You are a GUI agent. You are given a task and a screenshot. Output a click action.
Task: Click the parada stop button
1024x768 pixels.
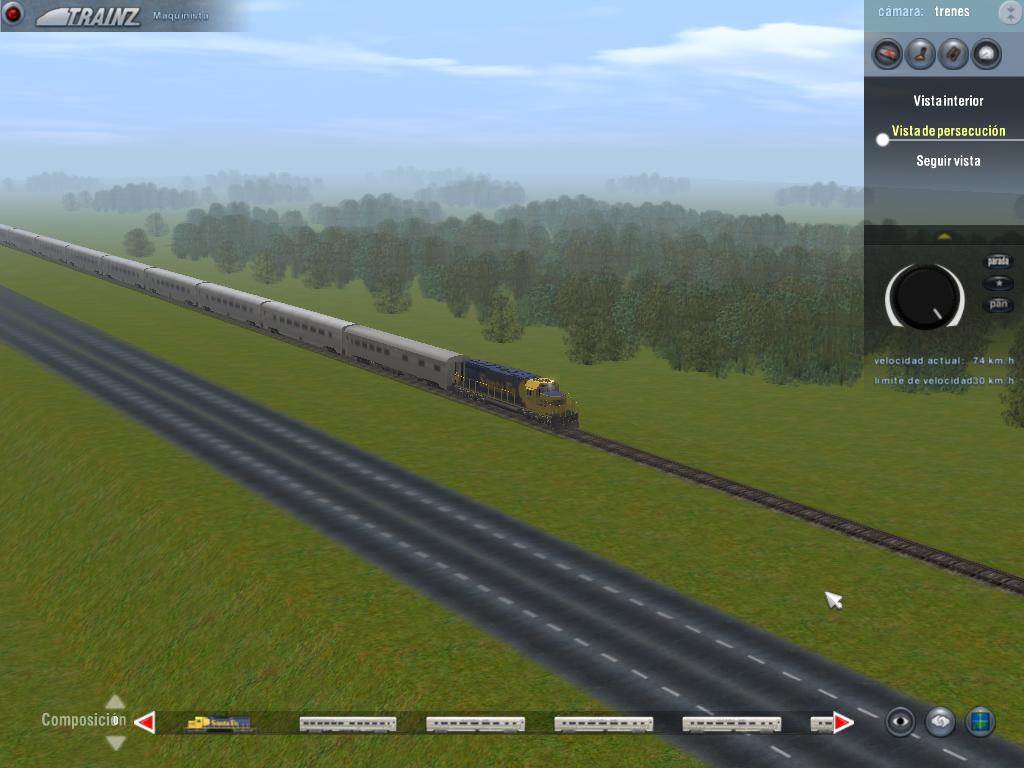click(x=998, y=261)
